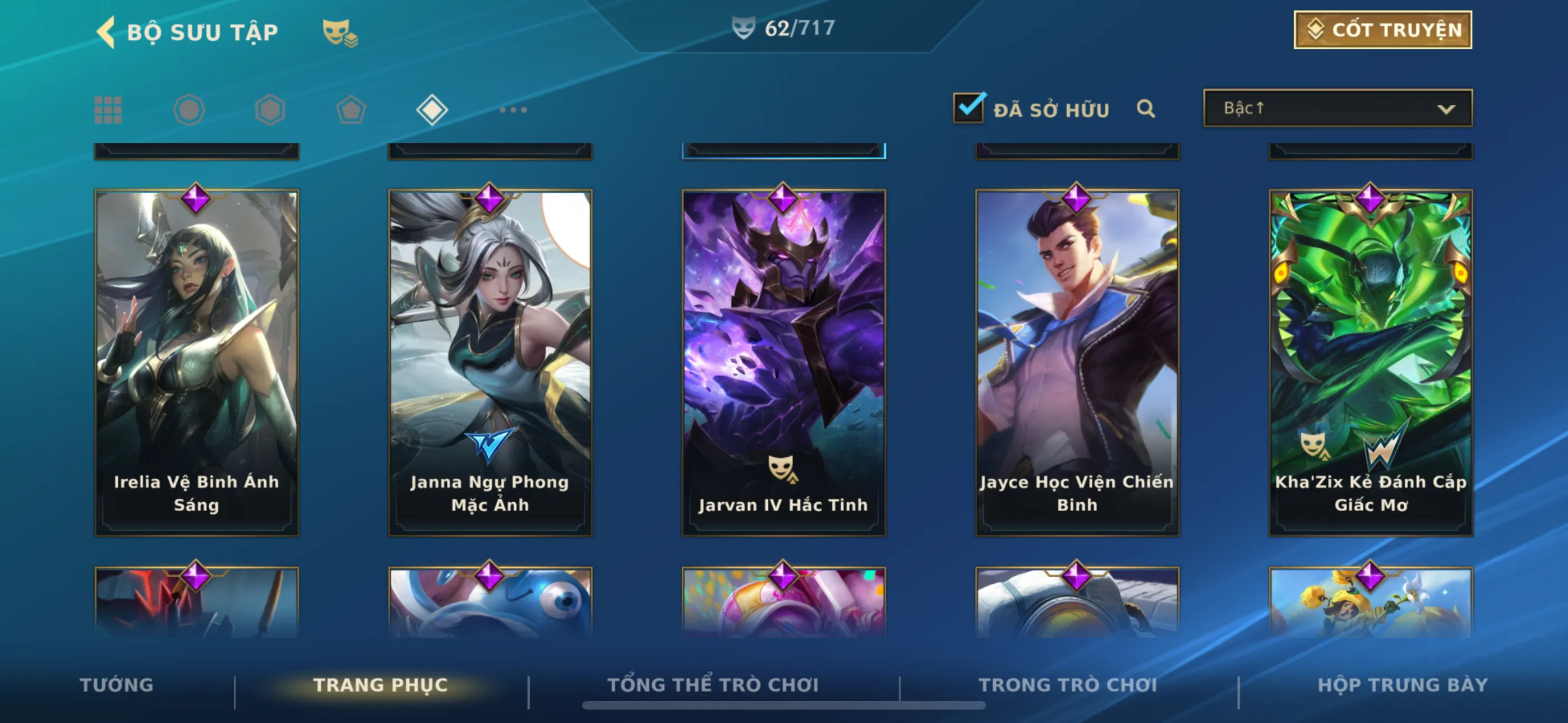Image resolution: width=1568 pixels, height=723 pixels.
Task: Select the Trang Phục tab
Action: 380,685
